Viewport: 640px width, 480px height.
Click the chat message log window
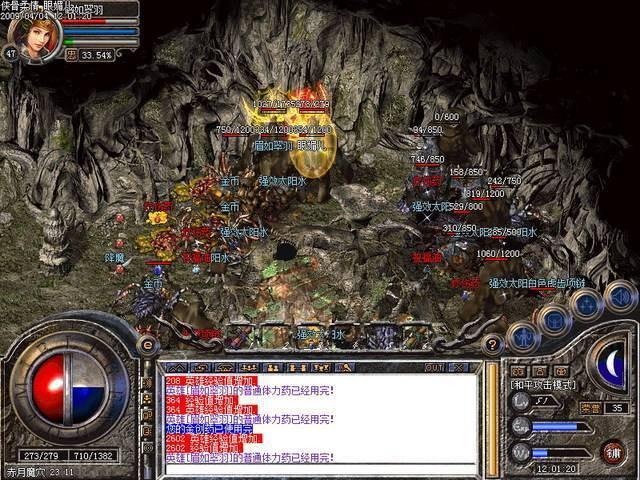point(318,418)
